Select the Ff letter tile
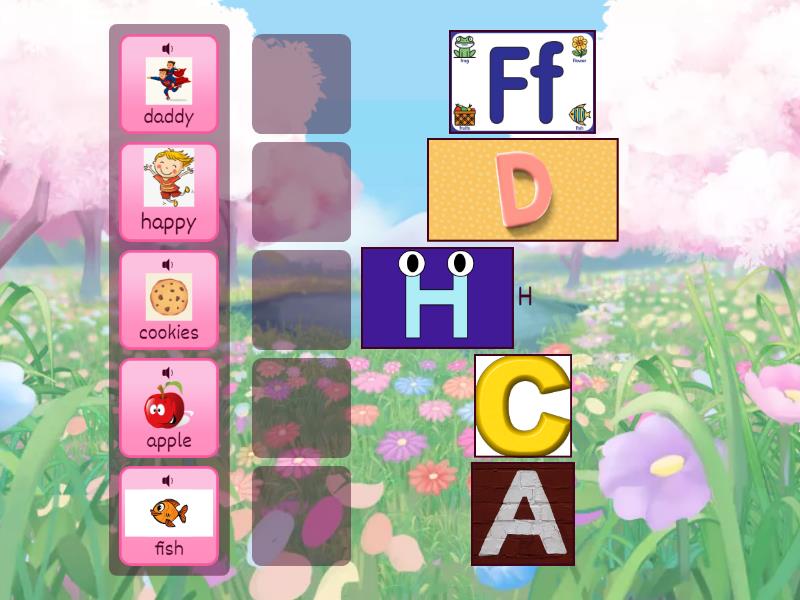Image resolution: width=800 pixels, height=600 pixels. 522,82
